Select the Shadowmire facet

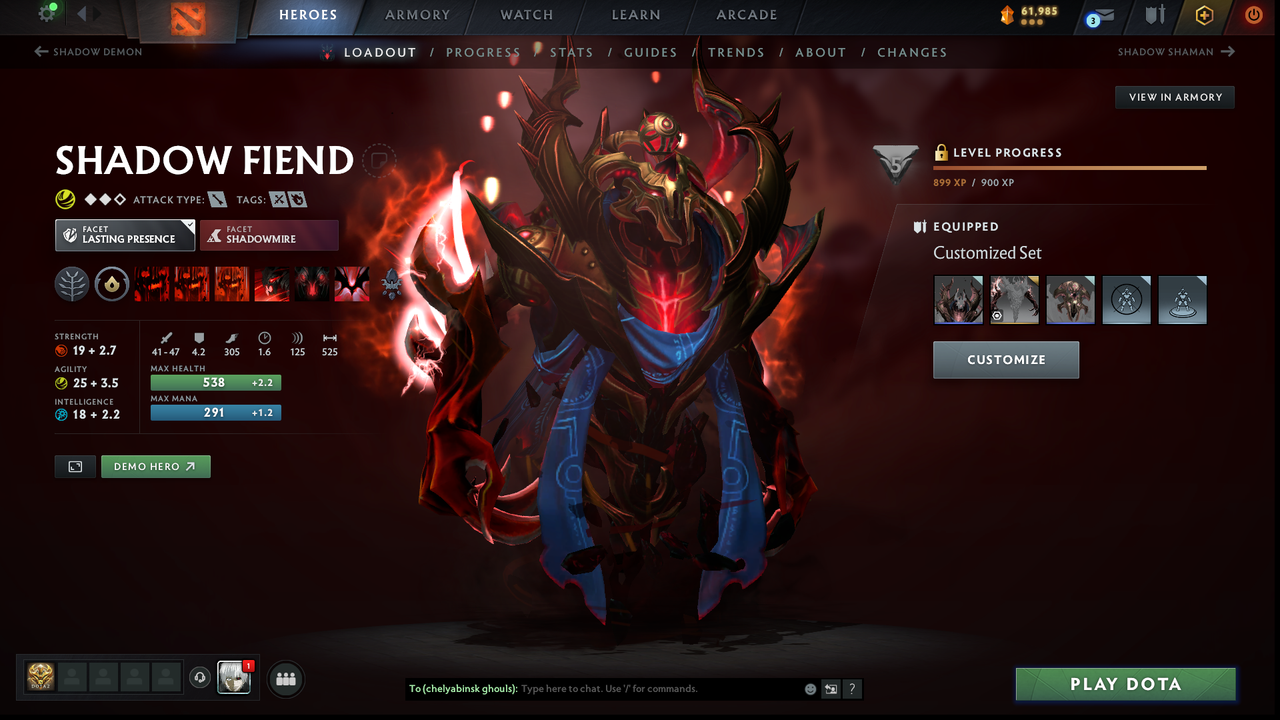tap(269, 235)
